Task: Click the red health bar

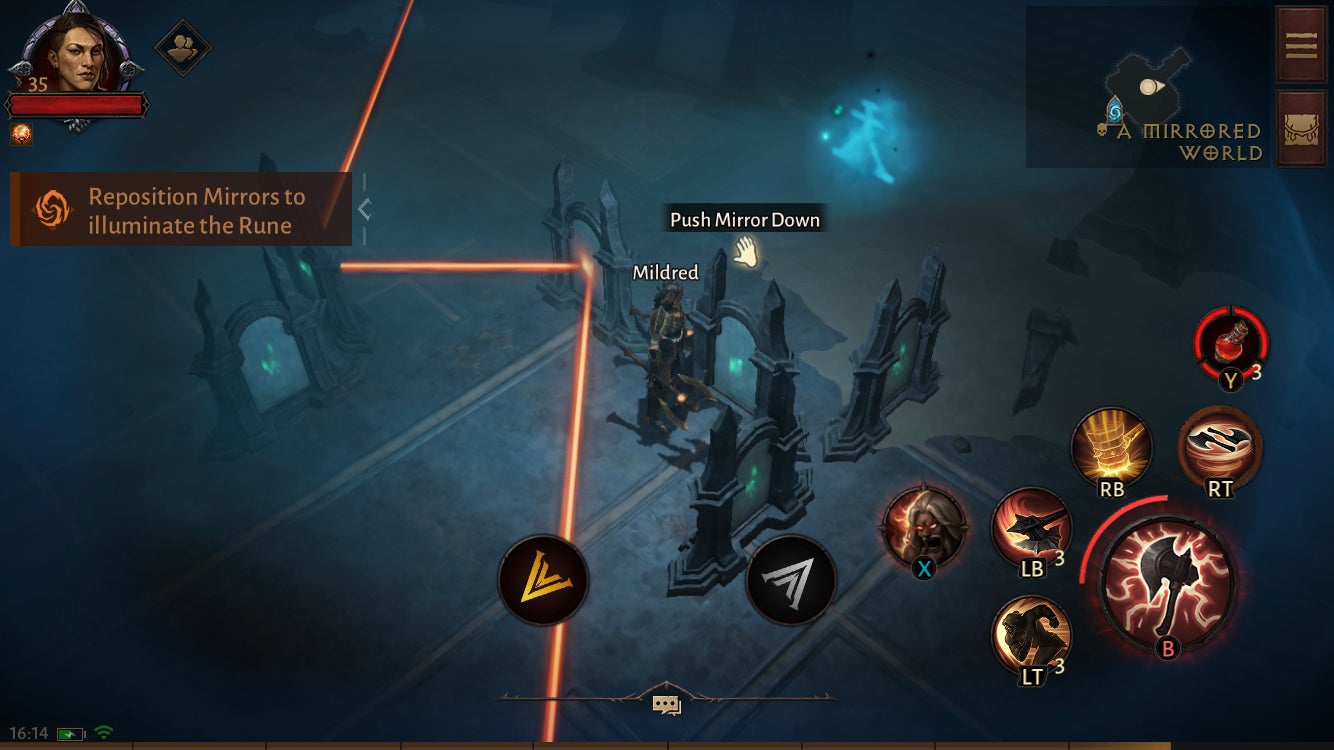Action: pyautogui.click(x=75, y=101)
